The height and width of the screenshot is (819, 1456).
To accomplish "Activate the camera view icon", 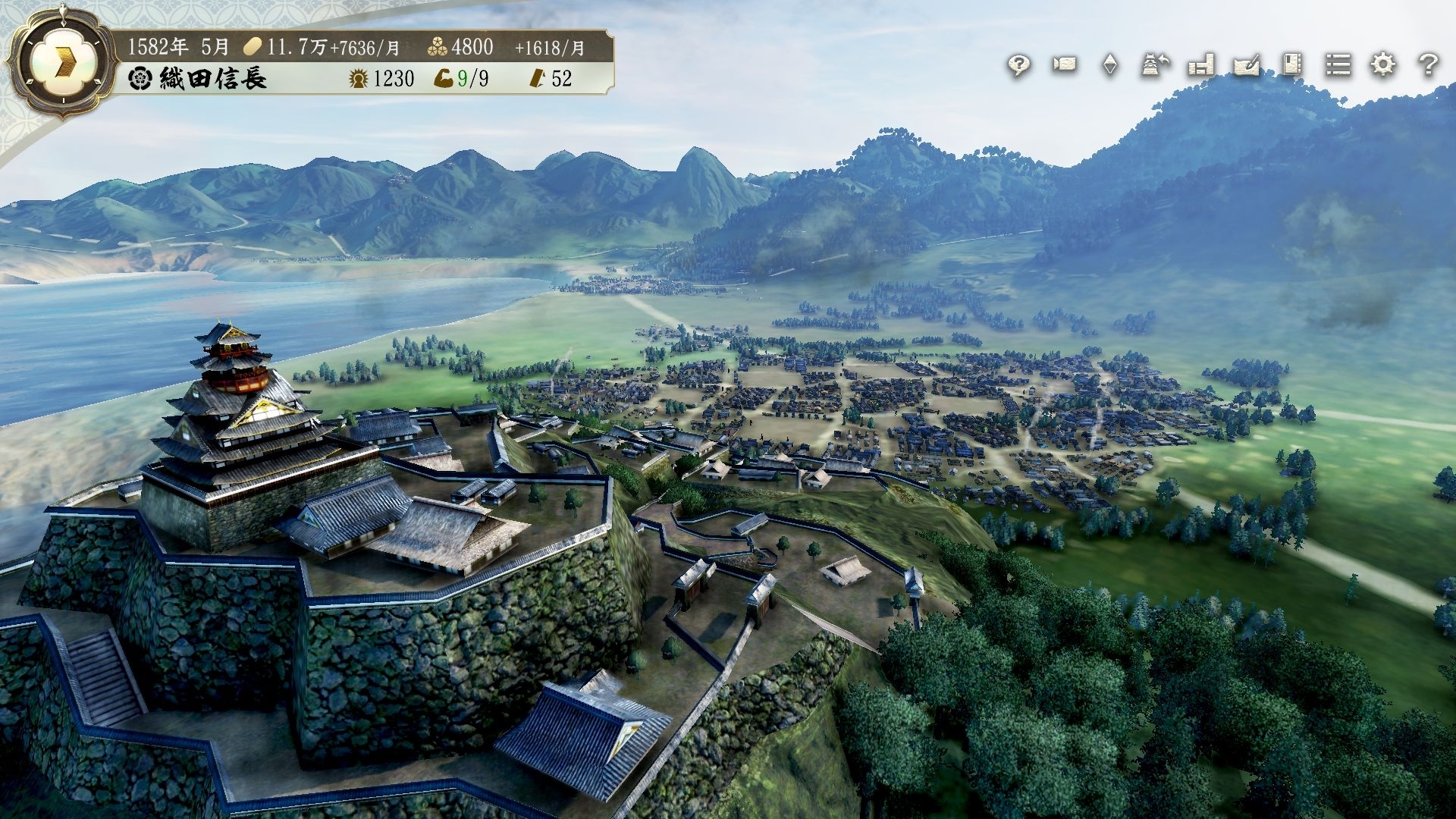I will [x=1065, y=65].
